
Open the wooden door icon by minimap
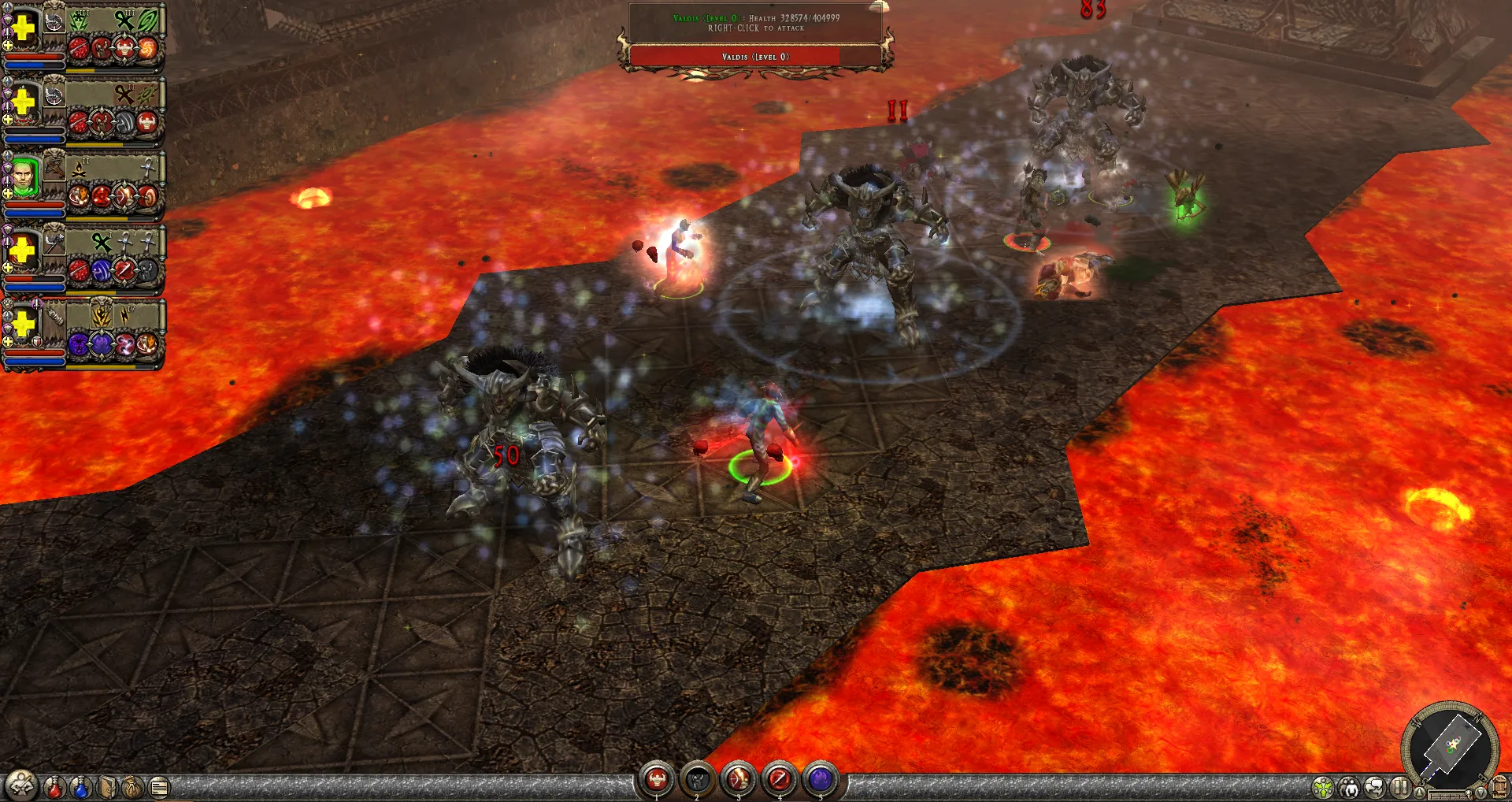pos(1500,786)
